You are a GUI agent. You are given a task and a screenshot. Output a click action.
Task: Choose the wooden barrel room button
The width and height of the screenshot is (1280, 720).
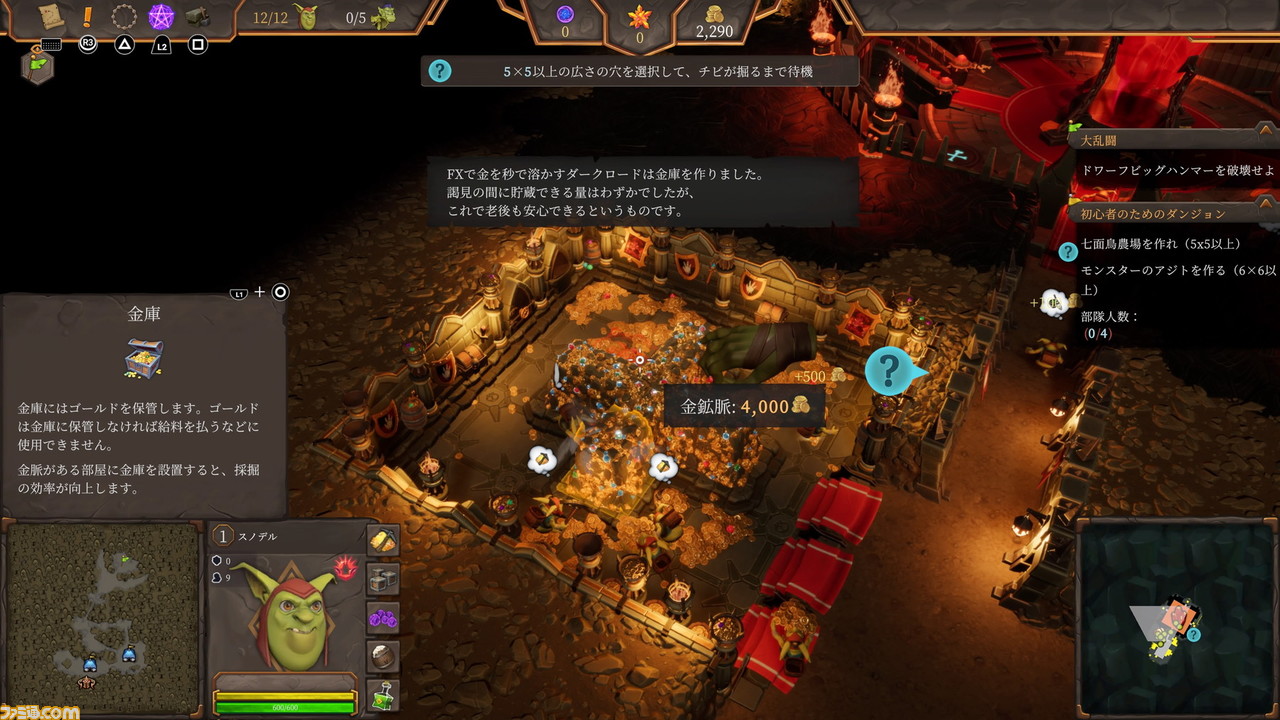[x=383, y=656]
